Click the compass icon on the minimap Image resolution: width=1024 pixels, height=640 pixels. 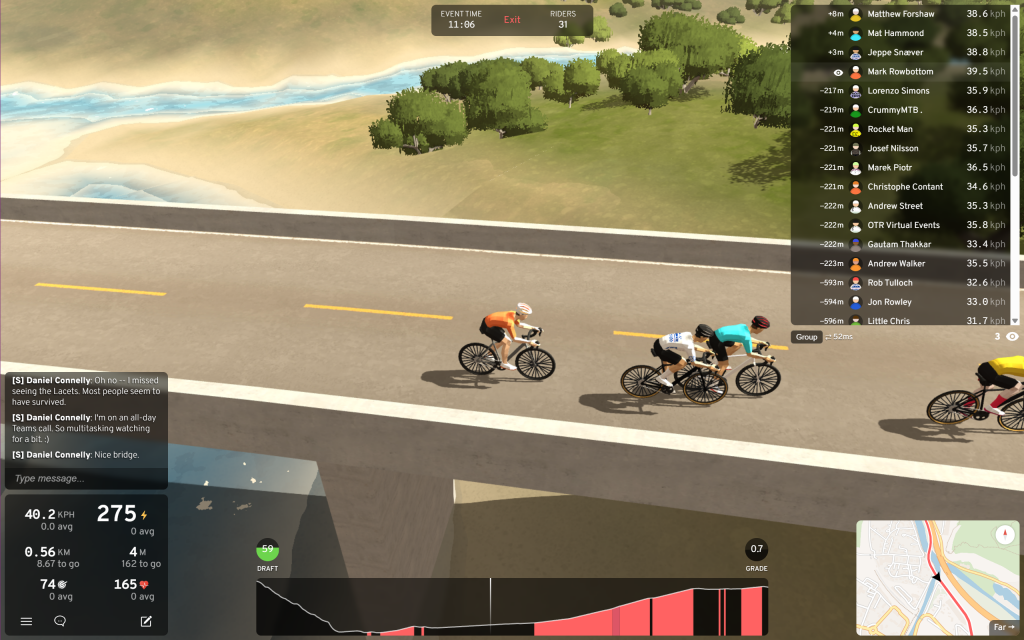(1005, 535)
